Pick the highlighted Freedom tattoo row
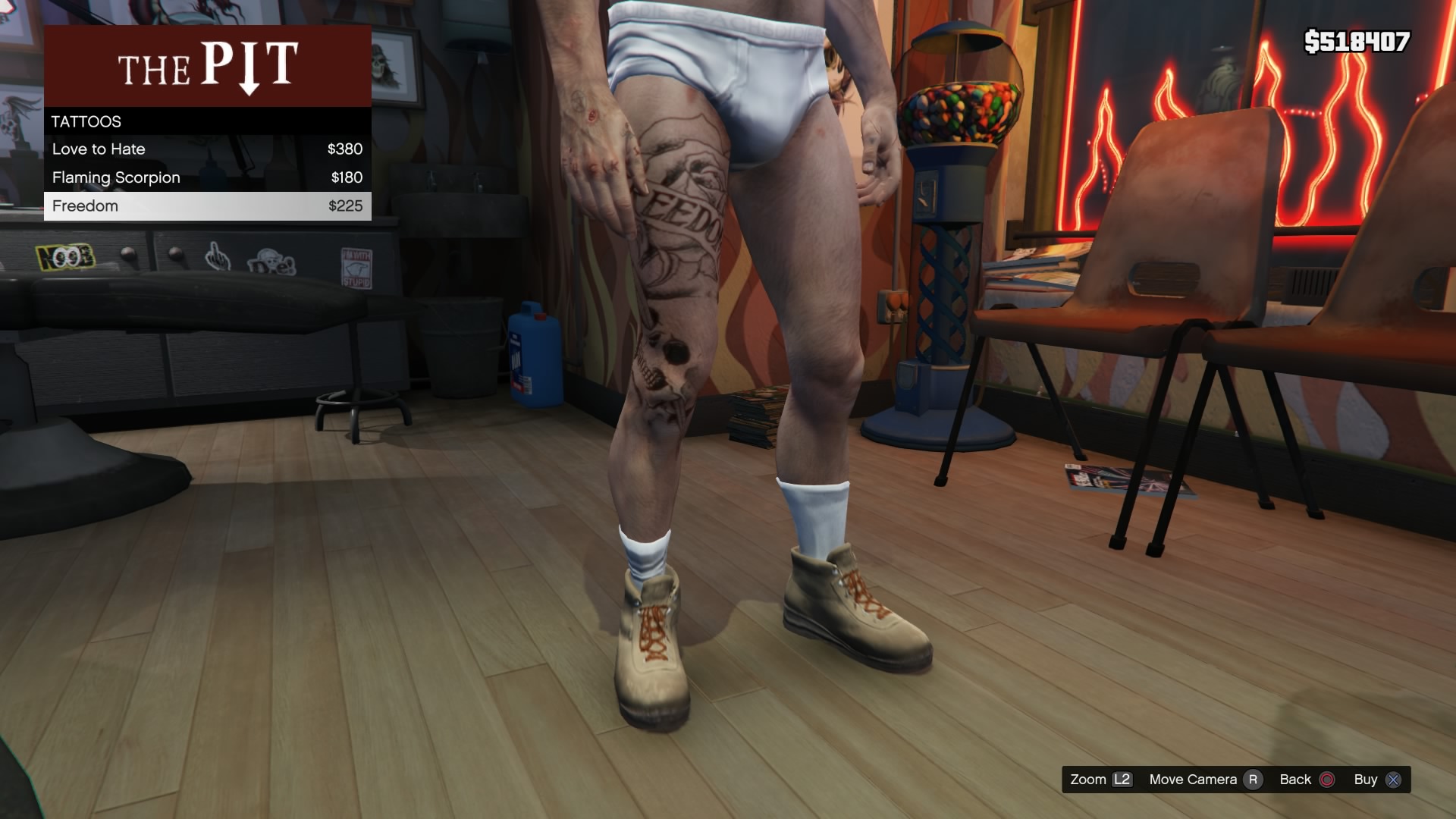The image size is (1456, 819). click(207, 206)
